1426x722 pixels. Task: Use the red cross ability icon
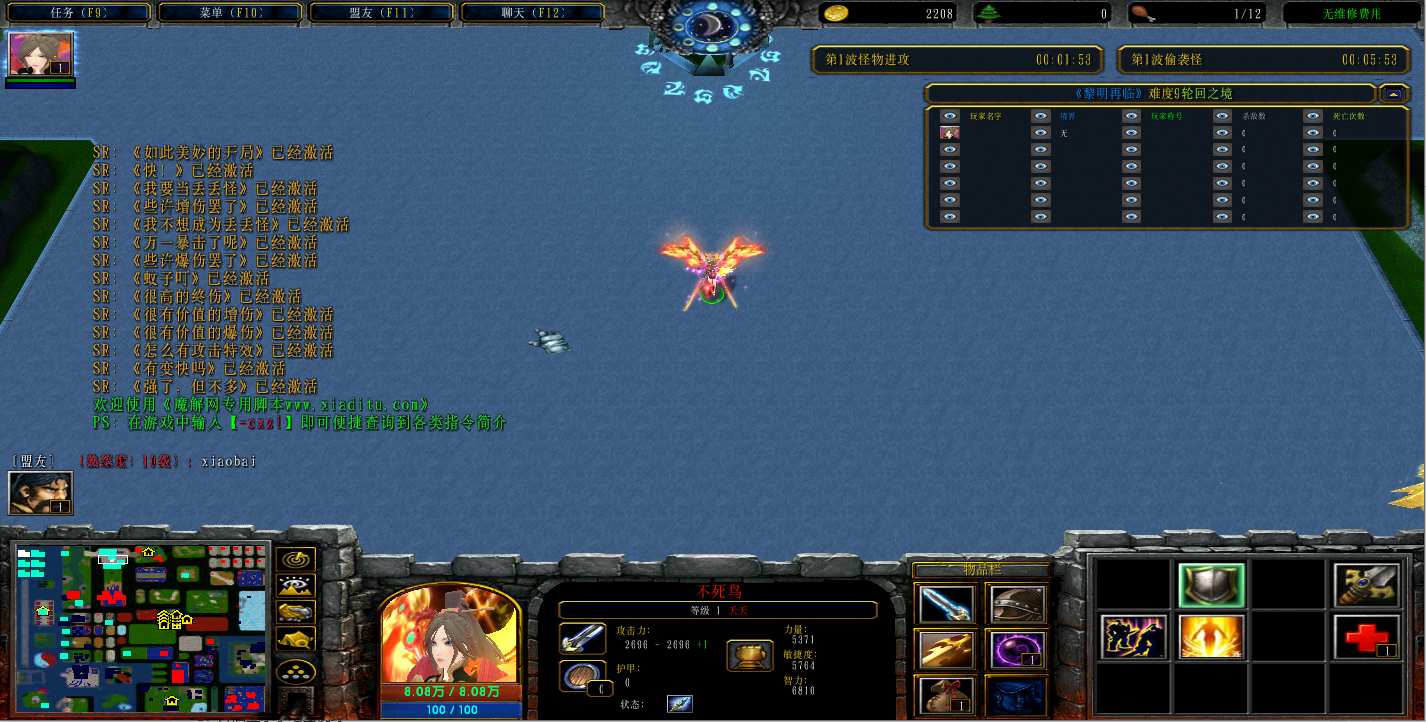coord(1367,637)
